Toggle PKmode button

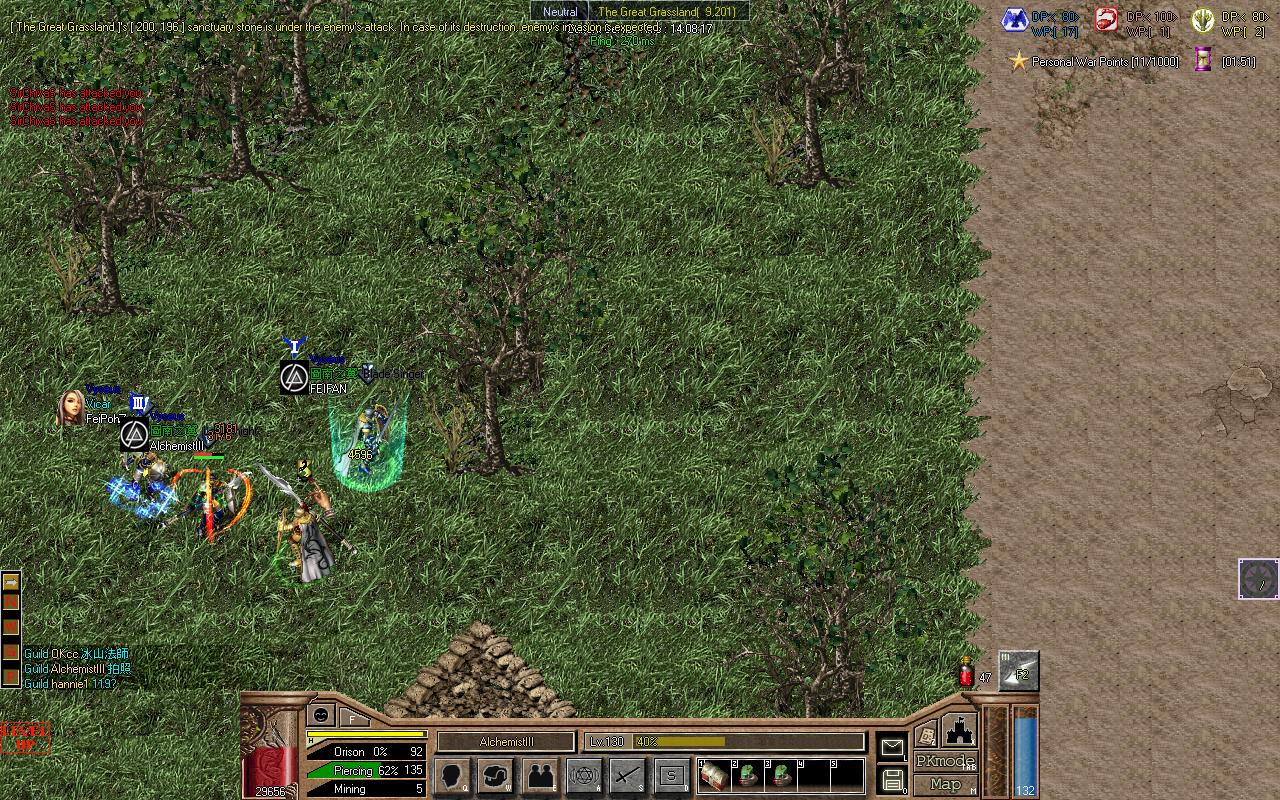point(944,762)
